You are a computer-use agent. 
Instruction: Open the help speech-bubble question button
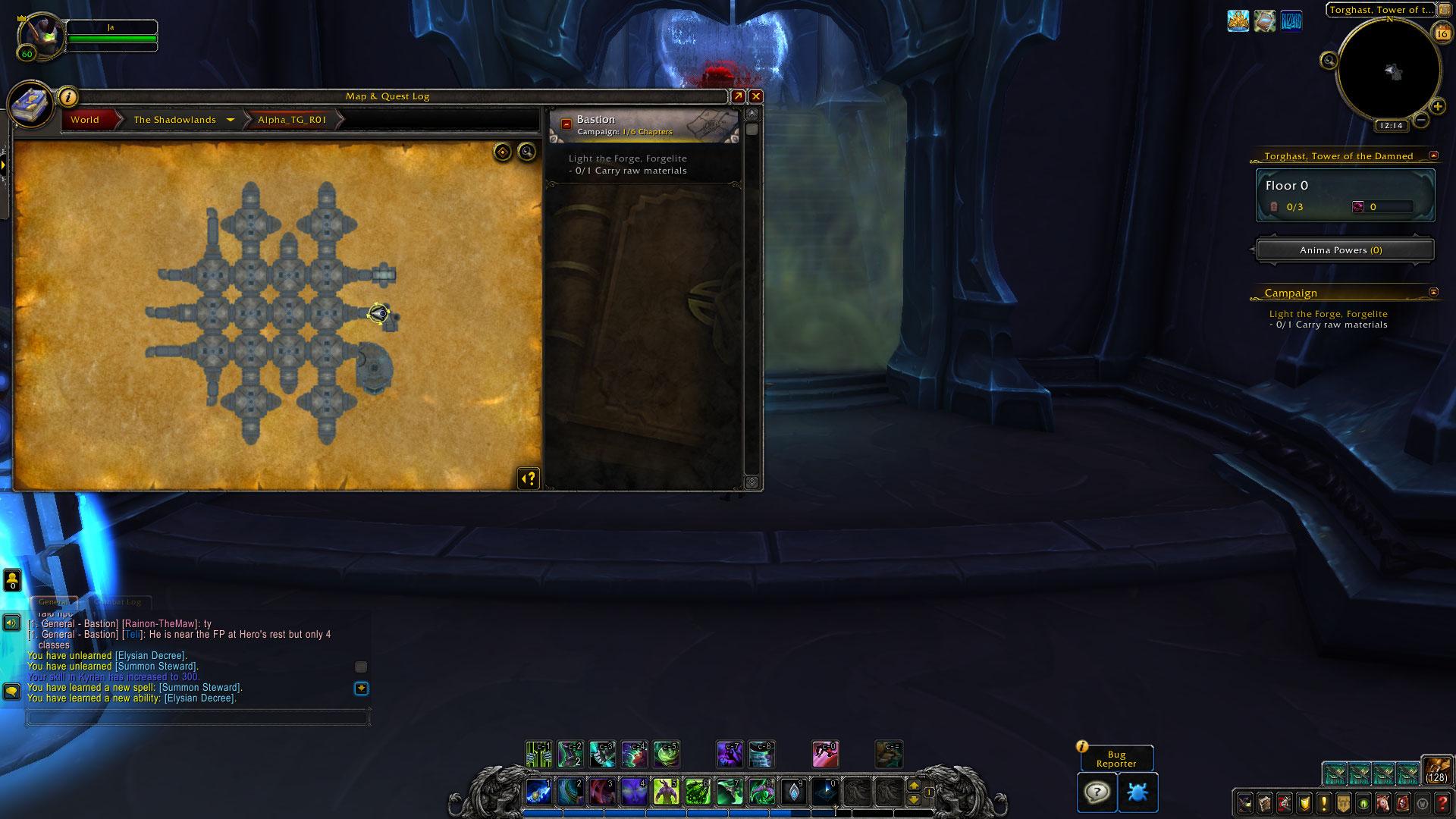[x=1097, y=792]
